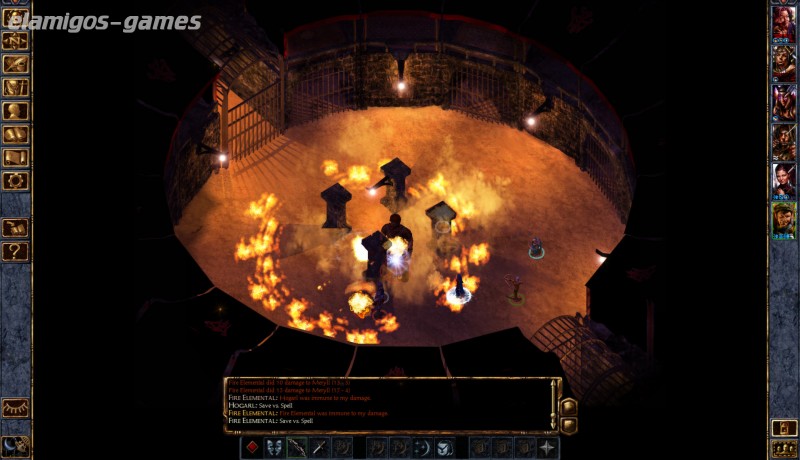Equip the bow quick weapon slot
The height and width of the screenshot is (460, 800).
296,447
